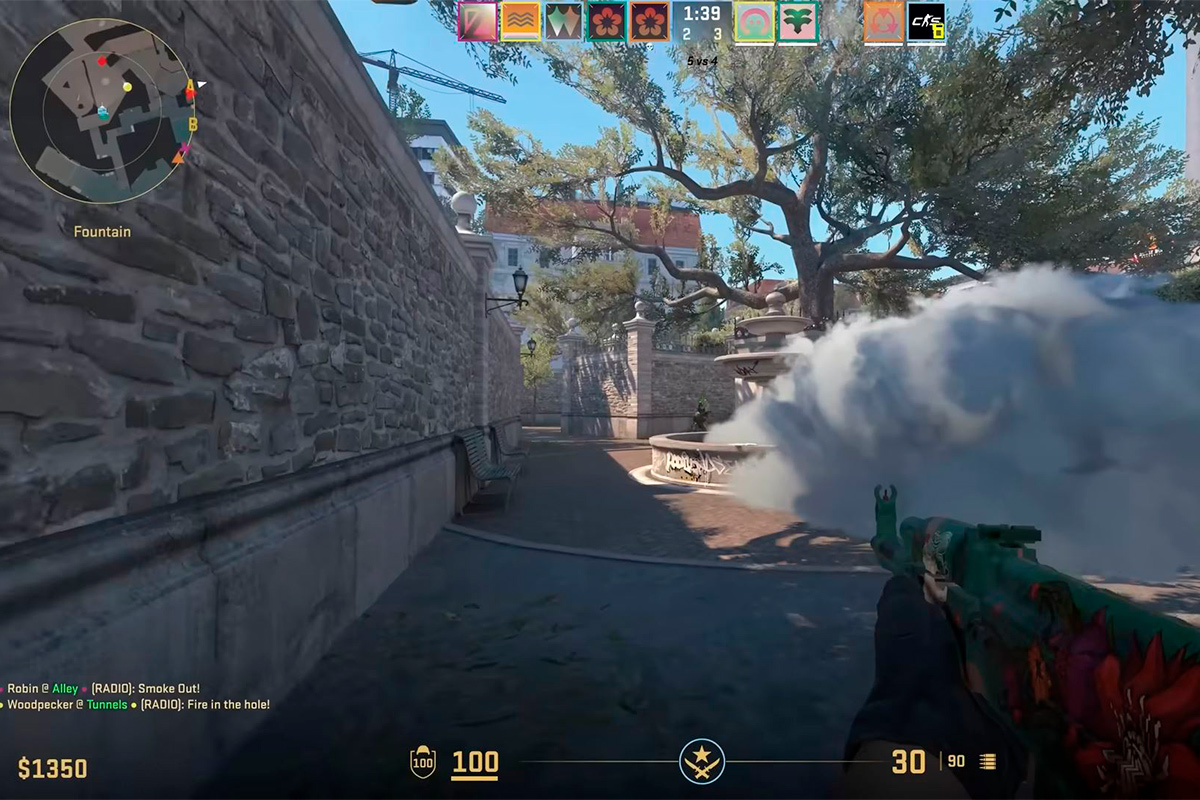Screen dimensions: 1200x800
Task: Select the yellow teammate dot on radar
Action: (x=127, y=87)
